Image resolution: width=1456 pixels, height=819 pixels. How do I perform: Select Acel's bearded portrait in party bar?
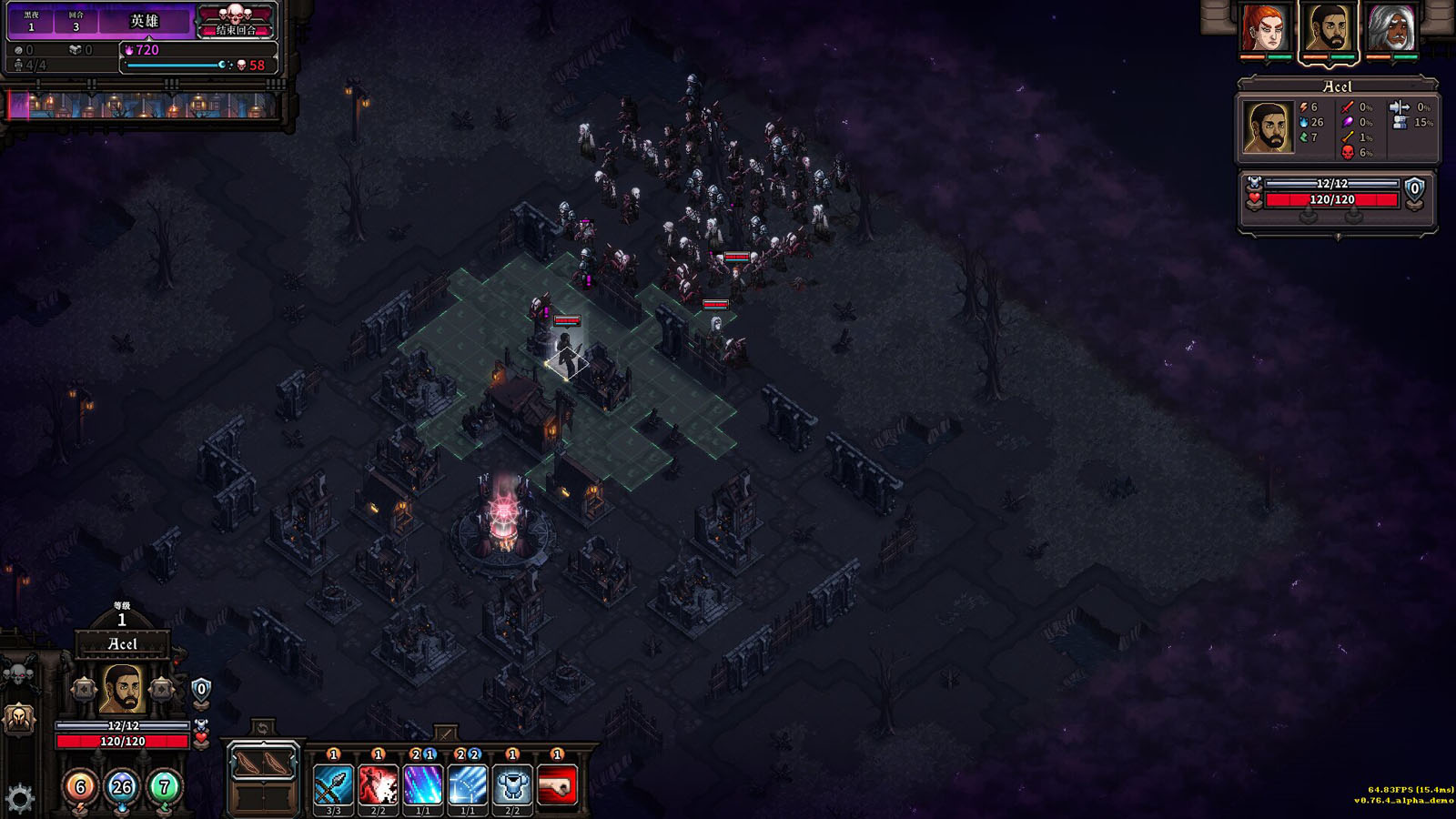point(1329,28)
